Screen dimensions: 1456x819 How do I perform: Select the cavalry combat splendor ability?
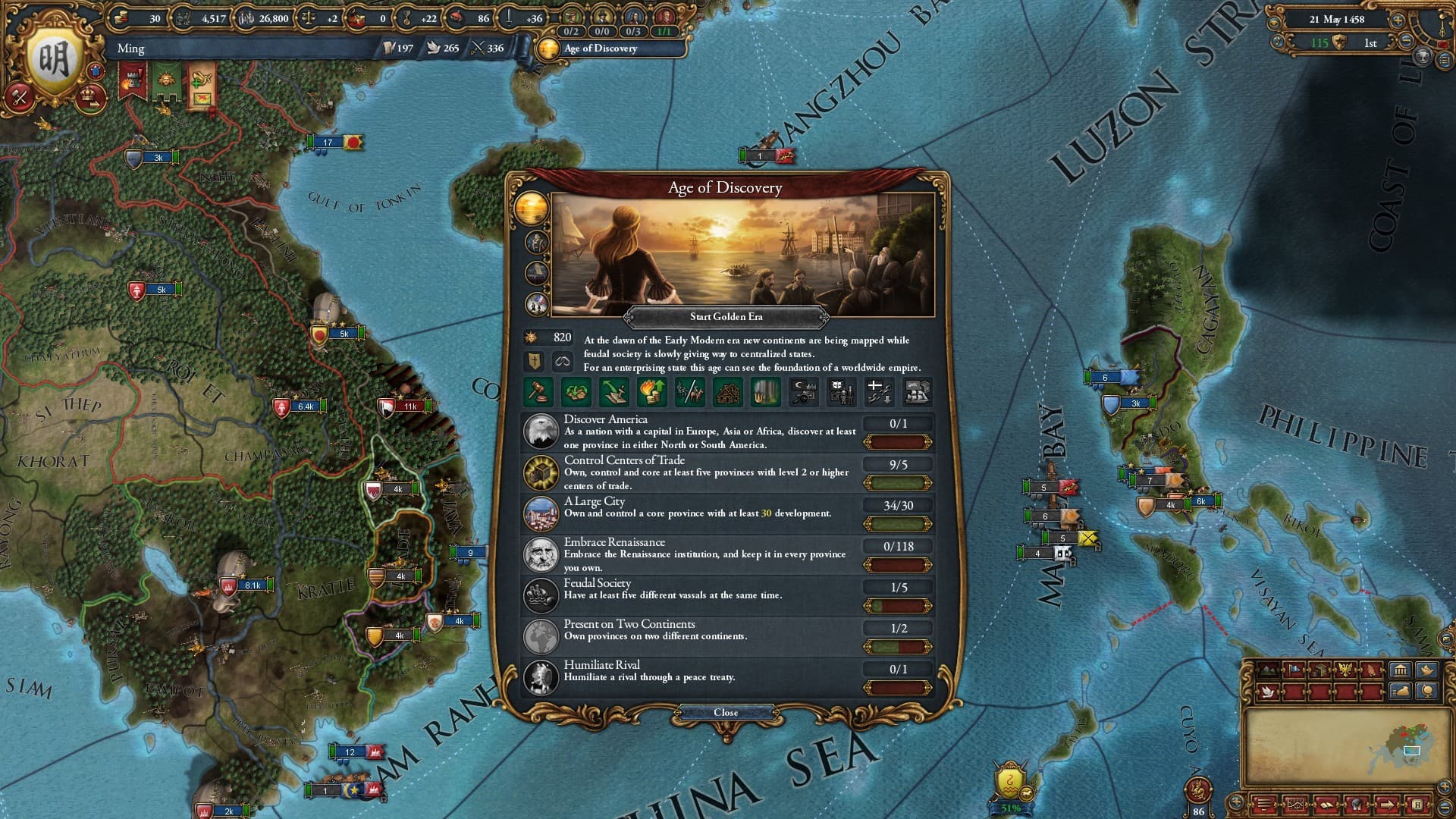click(690, 392)
